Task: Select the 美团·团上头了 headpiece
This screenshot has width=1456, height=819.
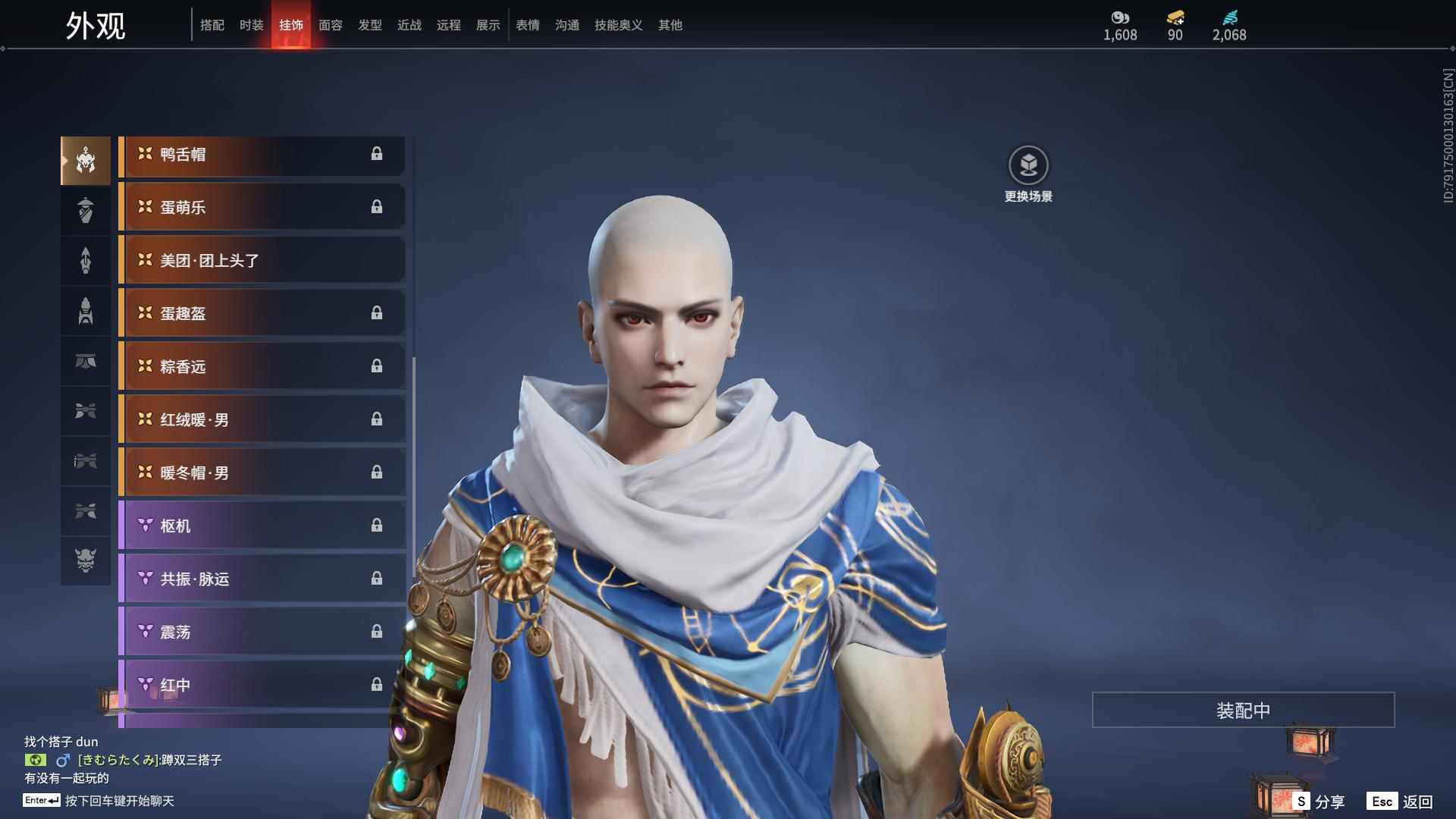Action: (x=262, y=261)
